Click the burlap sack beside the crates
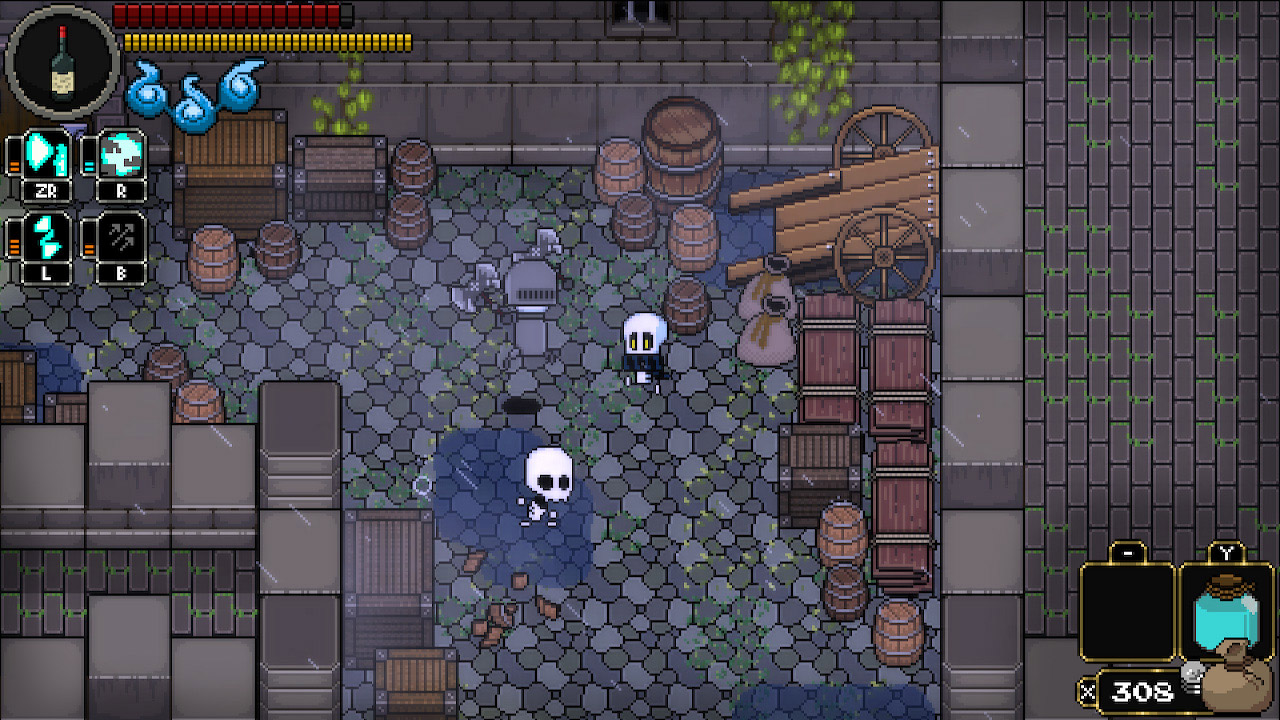This screenshot has width=1280, height=720. tap(768, 320)
